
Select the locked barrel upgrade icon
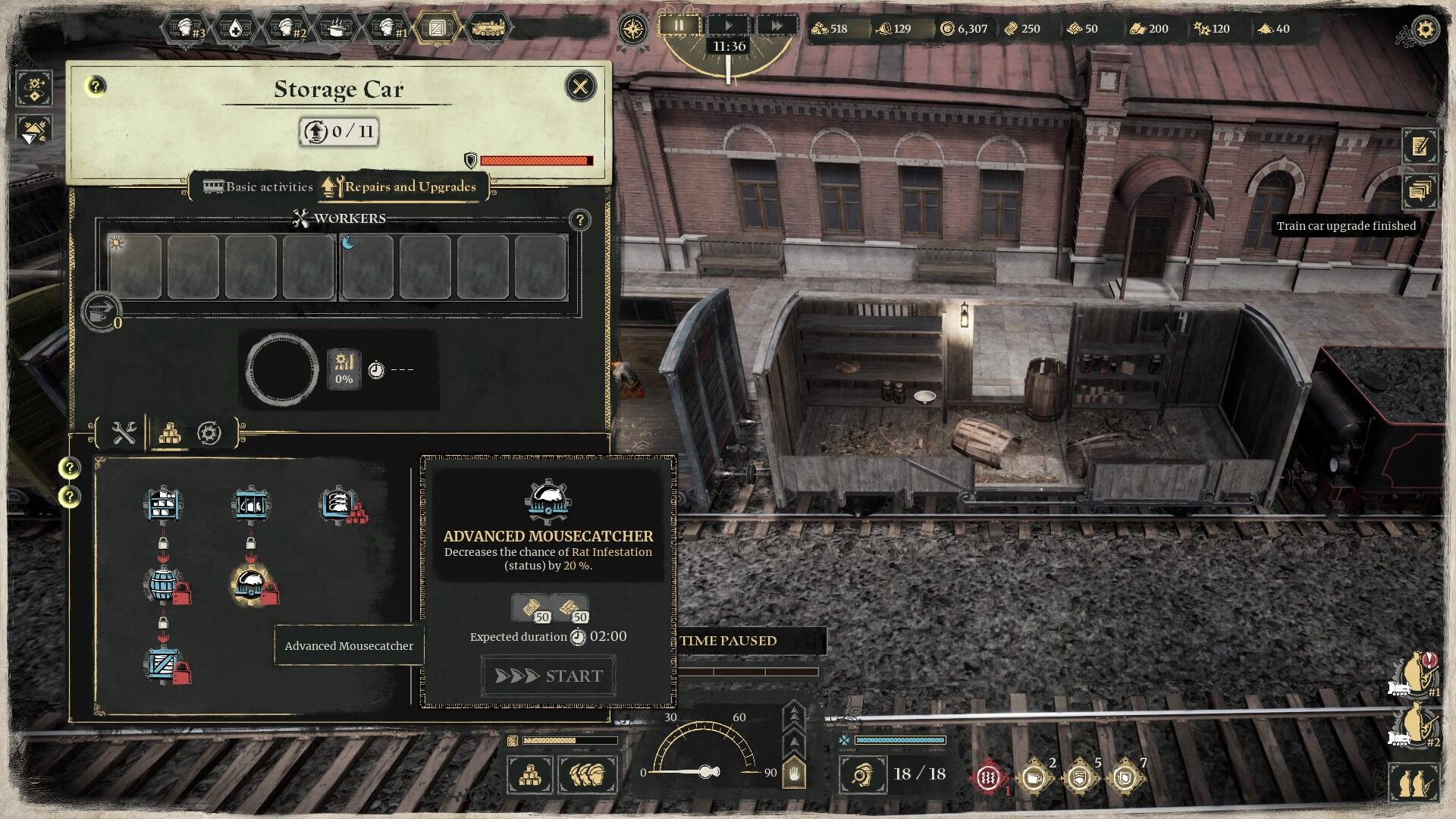[164, 585]
